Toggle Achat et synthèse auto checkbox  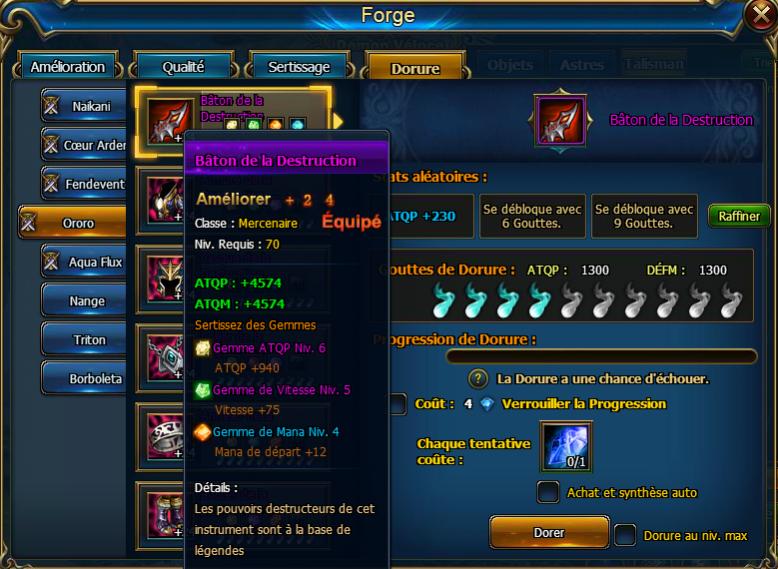pos(548,492)
